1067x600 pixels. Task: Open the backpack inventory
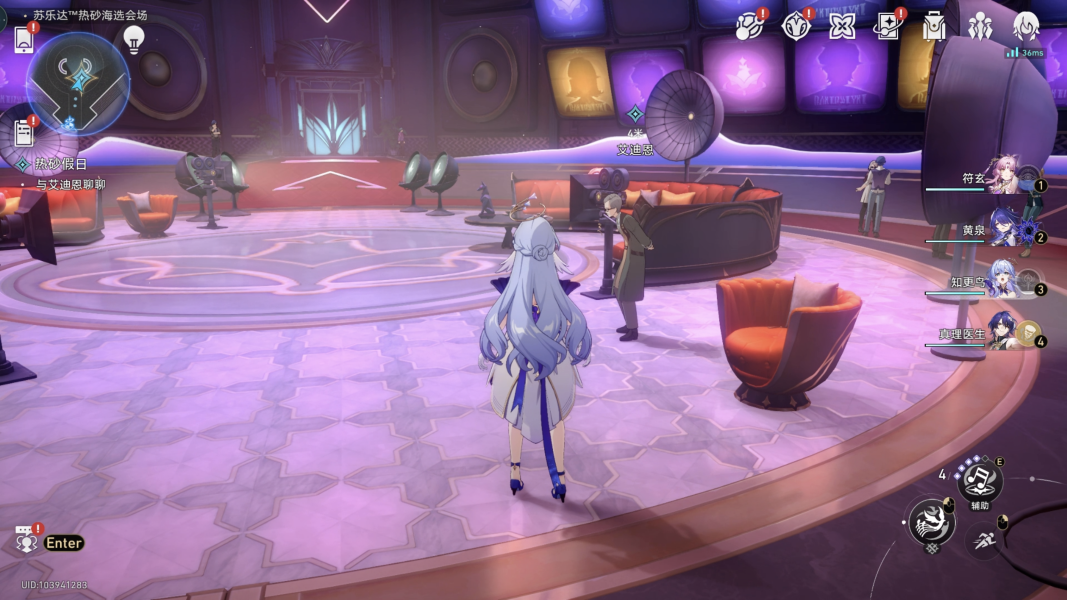(934, 26)
